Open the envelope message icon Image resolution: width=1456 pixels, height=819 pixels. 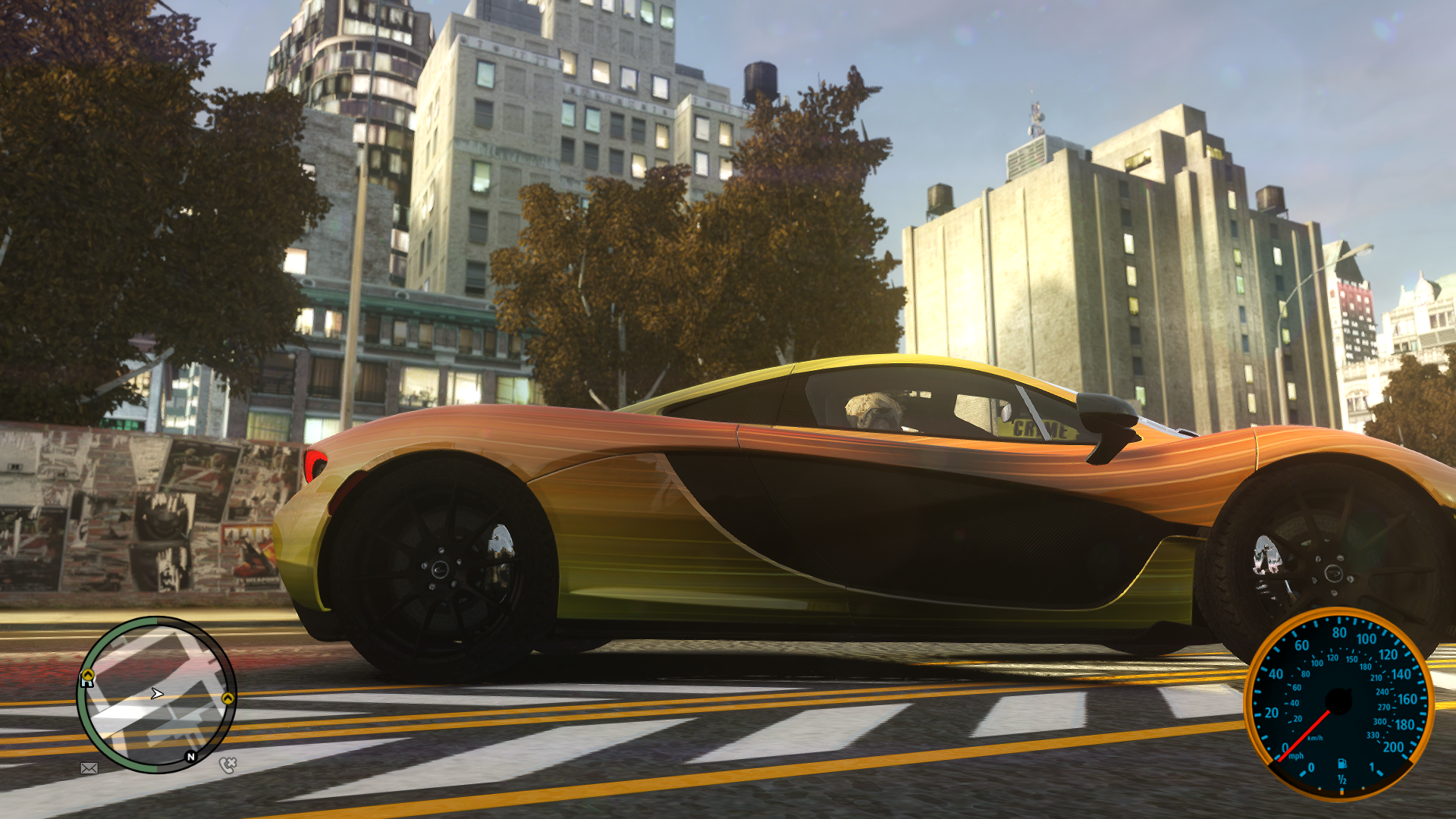click(89, 768)
